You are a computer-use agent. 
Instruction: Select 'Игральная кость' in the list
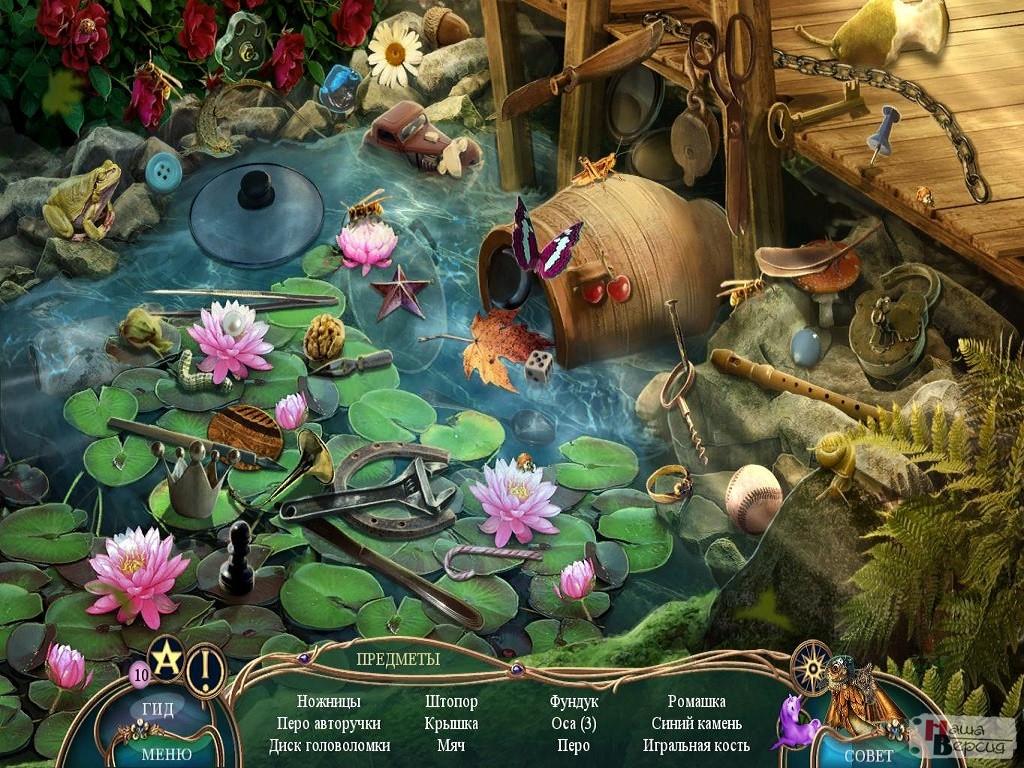697,746
